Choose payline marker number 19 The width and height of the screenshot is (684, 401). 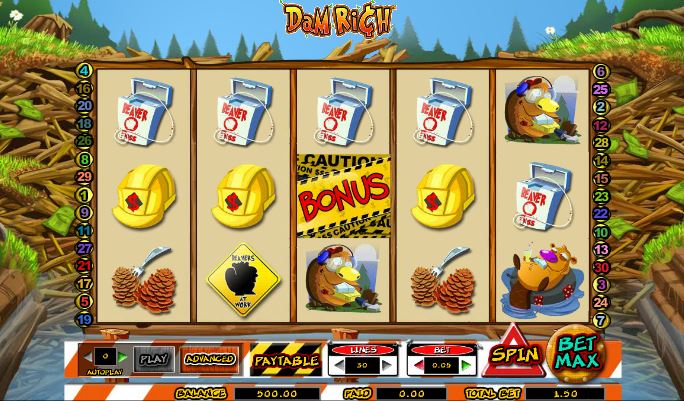(x=84, y=318)
